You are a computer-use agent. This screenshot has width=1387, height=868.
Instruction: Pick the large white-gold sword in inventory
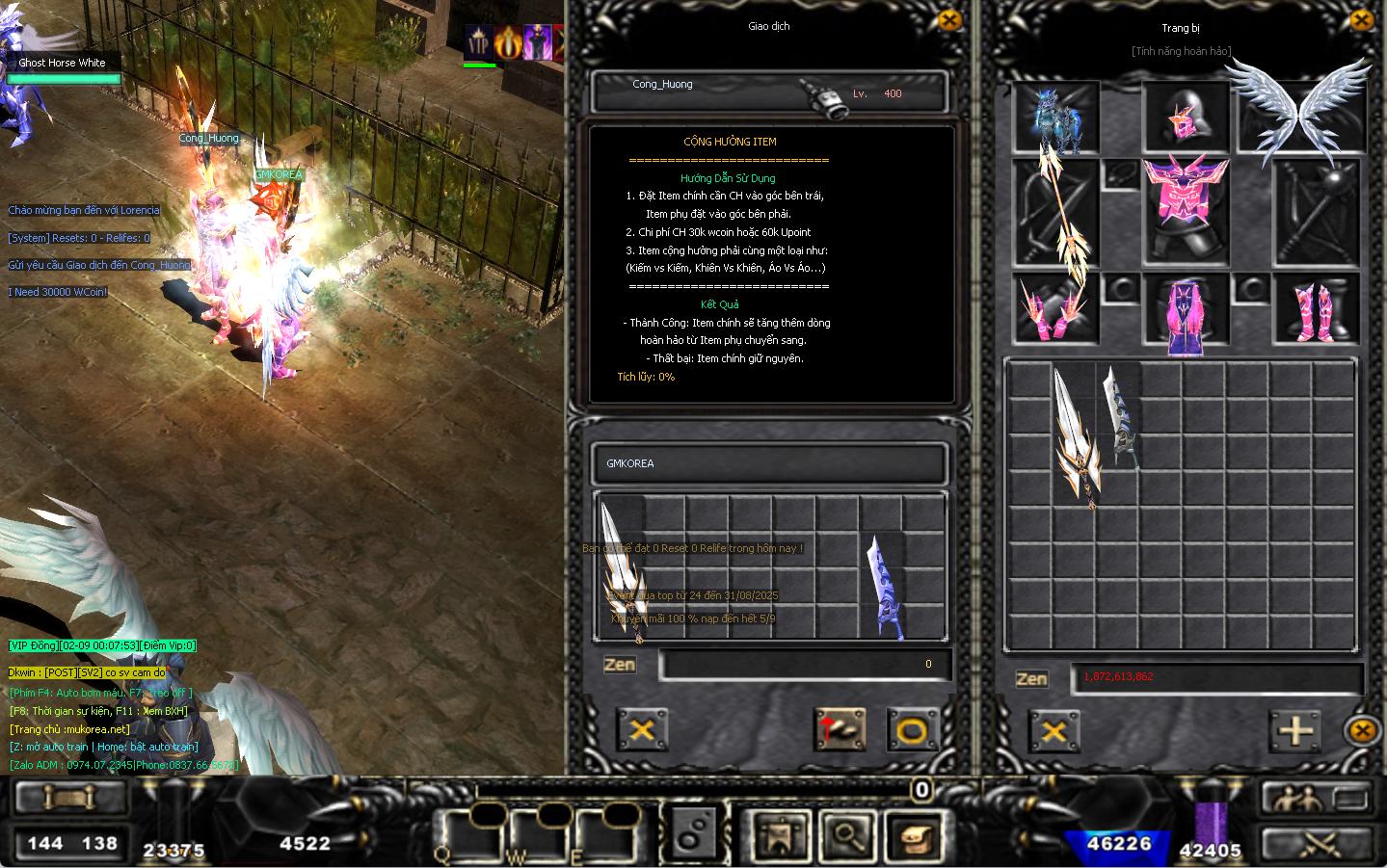(1076, 436)
